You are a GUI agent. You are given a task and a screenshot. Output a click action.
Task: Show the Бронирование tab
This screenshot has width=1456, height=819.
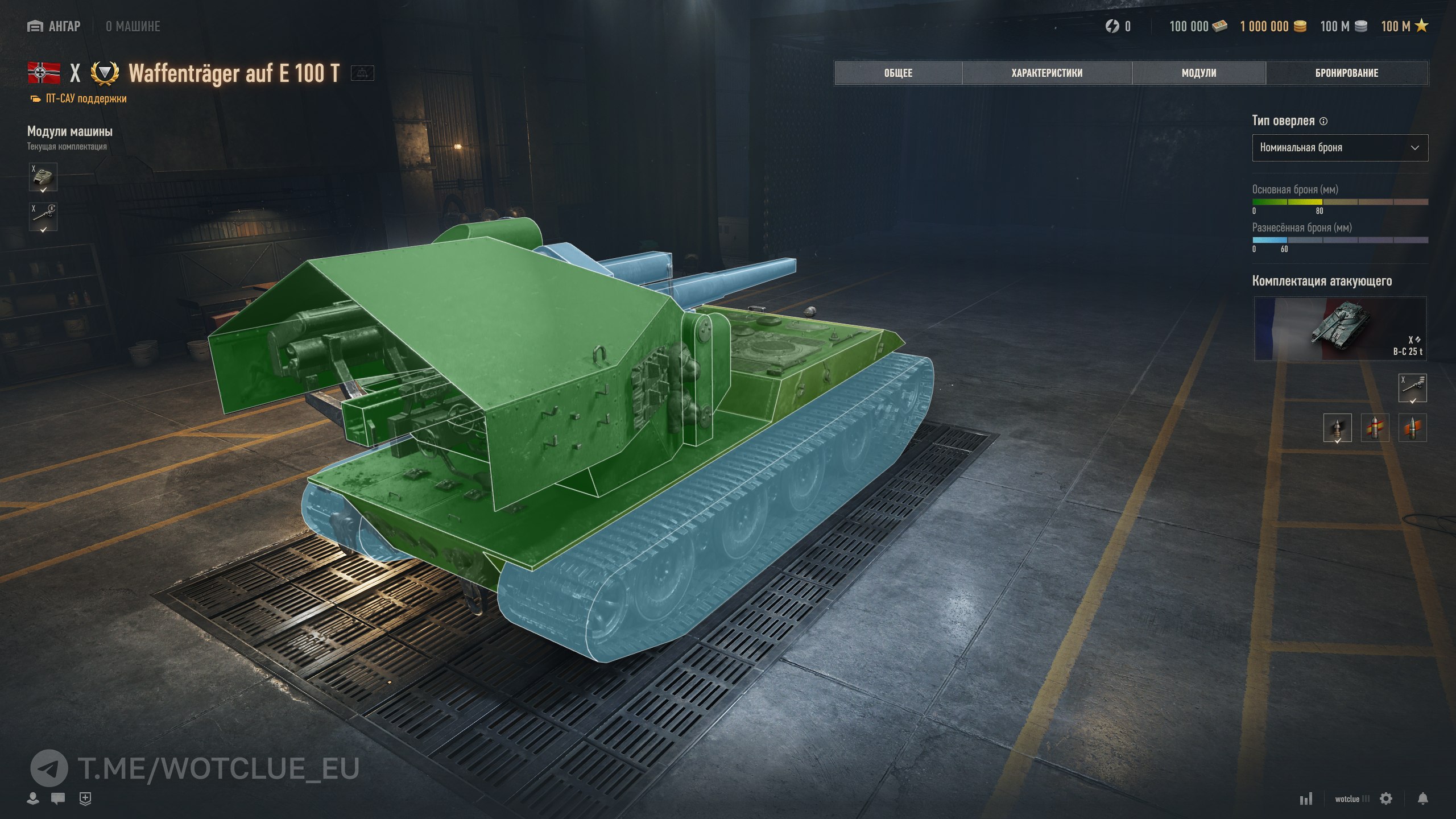point(1346,73)
